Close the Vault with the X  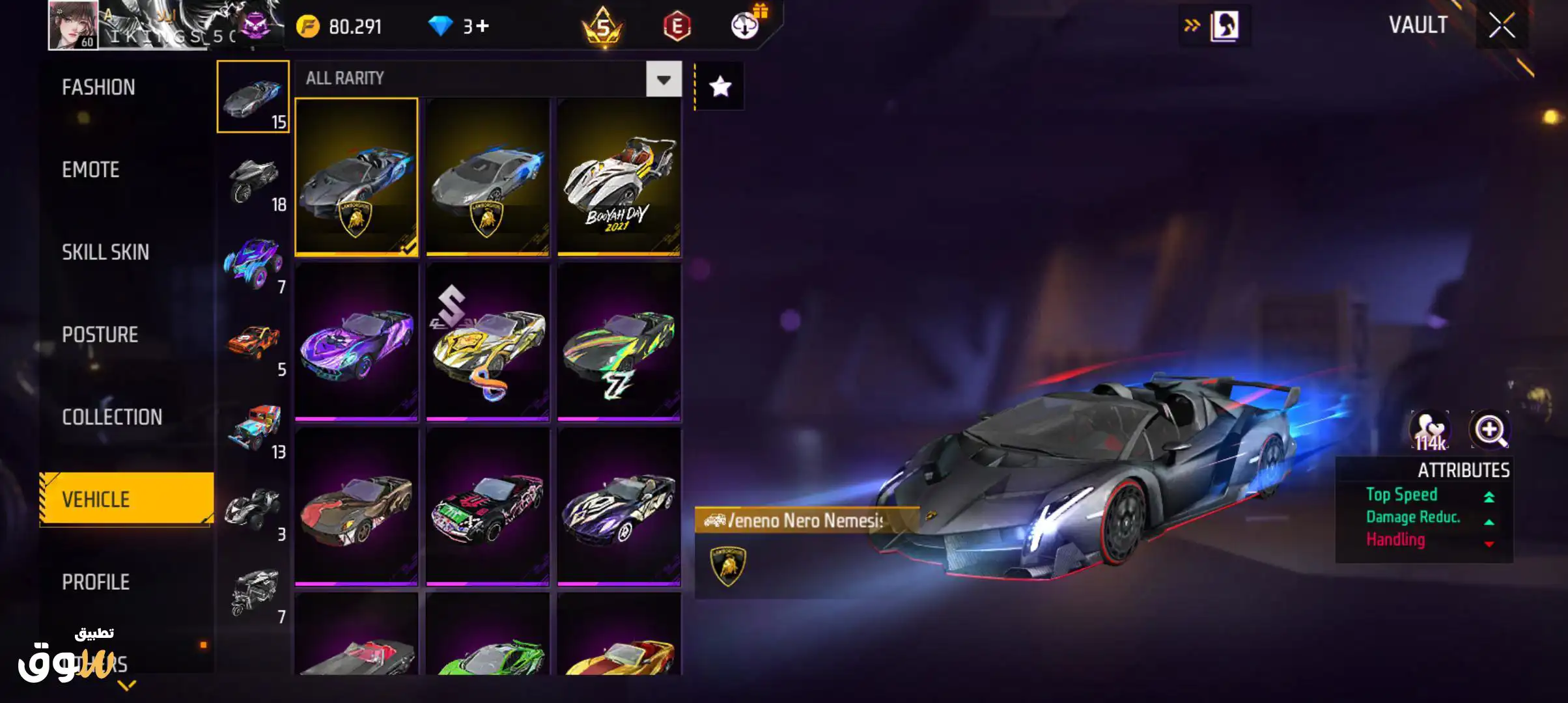[x=1502, y=26]
